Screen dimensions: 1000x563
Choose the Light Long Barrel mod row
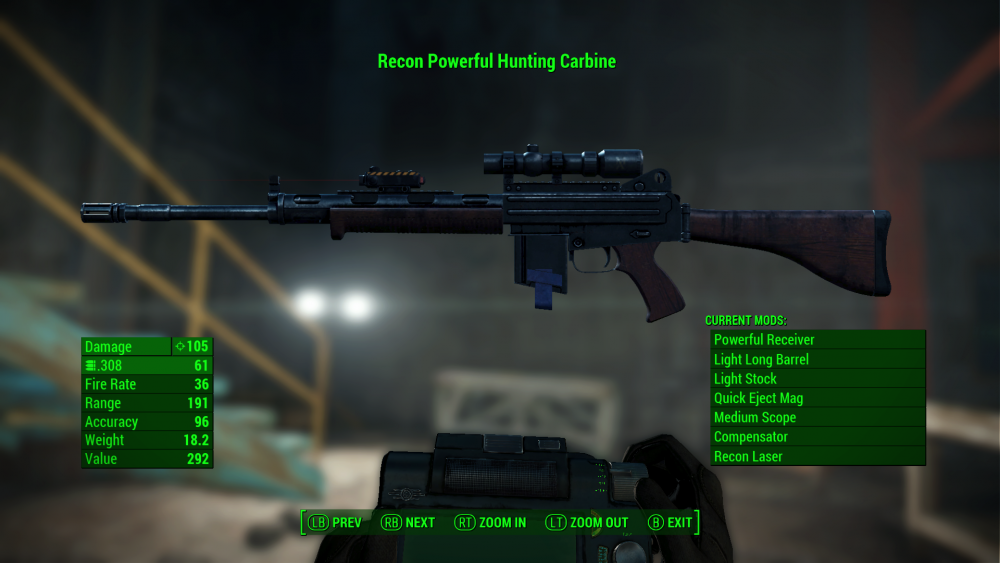[817, 359]
